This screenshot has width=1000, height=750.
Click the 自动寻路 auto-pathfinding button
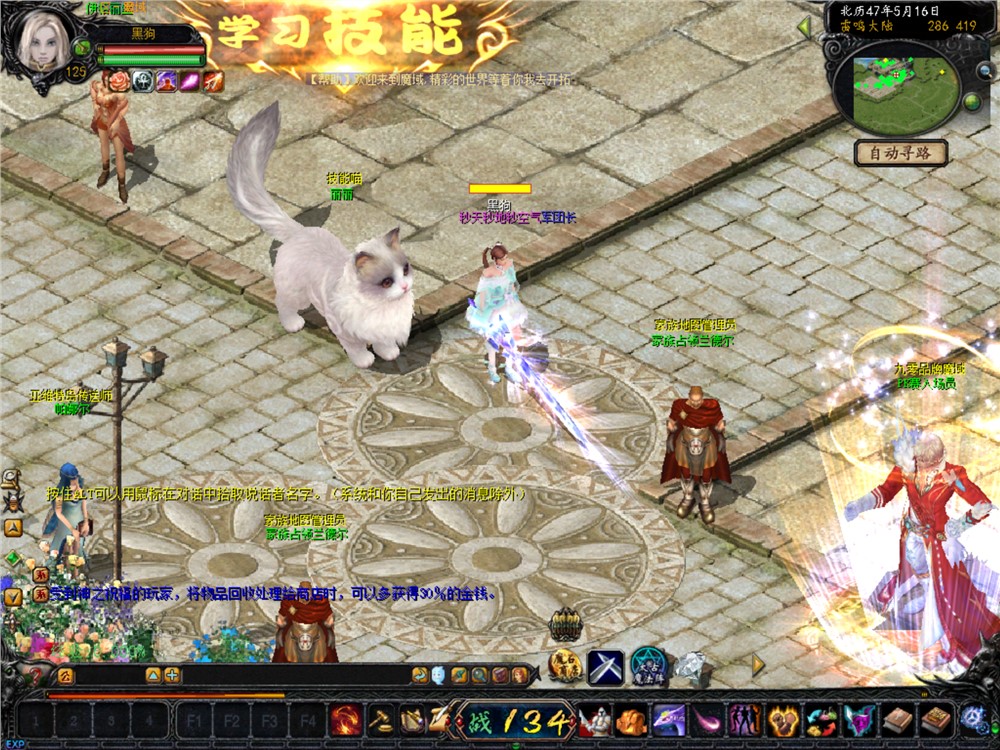click(900, 153)
